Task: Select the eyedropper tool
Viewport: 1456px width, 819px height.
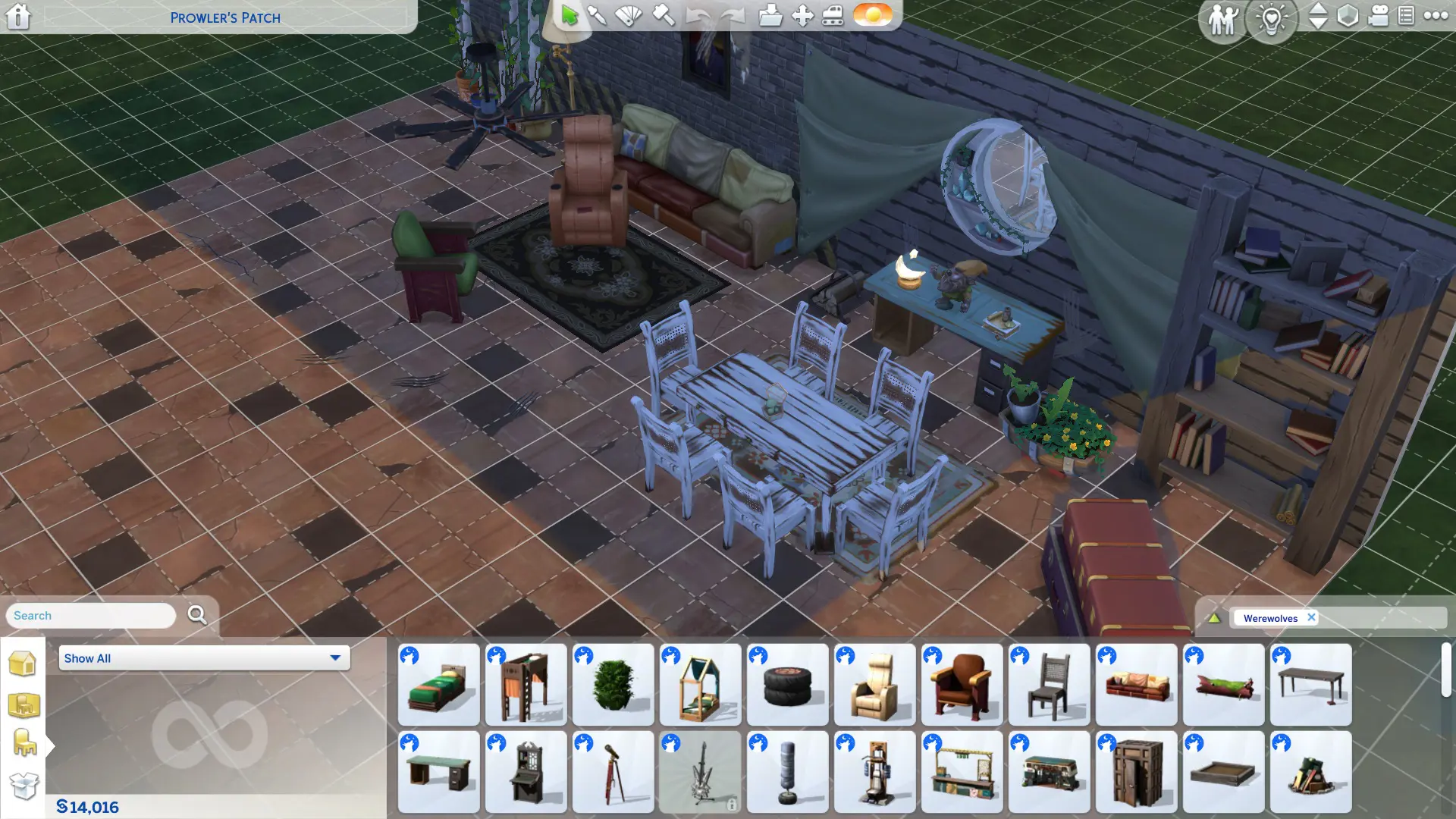Action: [597, 16]
